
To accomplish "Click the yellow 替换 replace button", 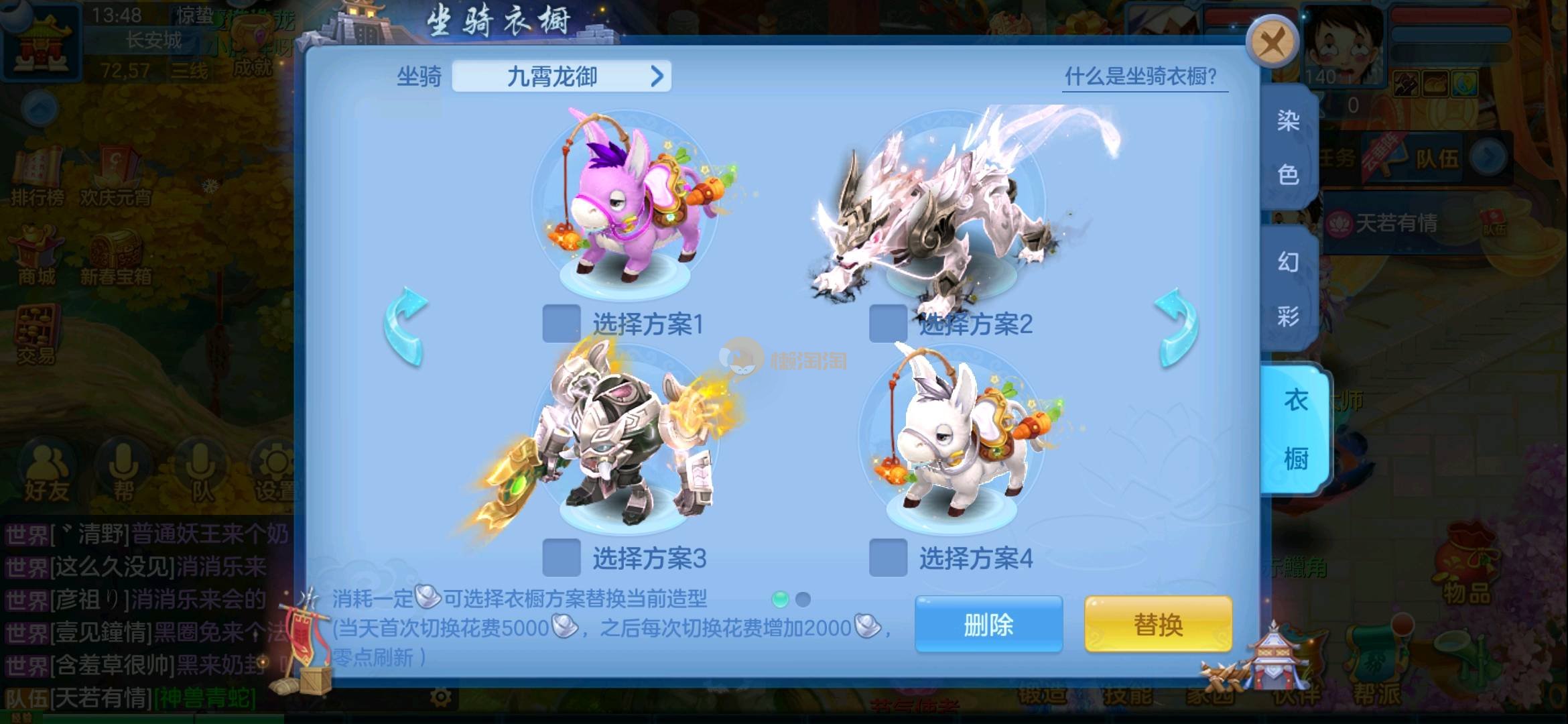I will 1158,625.
